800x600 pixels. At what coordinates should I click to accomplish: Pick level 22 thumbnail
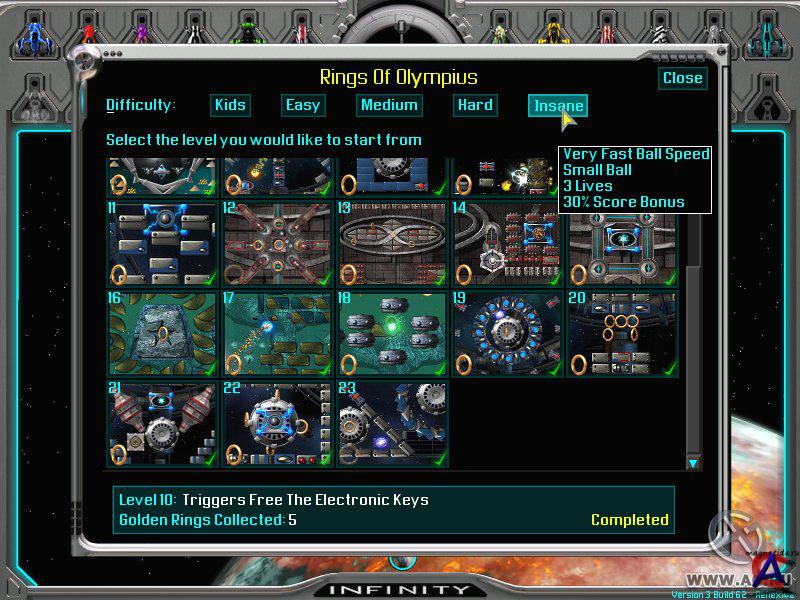(277, 424)
